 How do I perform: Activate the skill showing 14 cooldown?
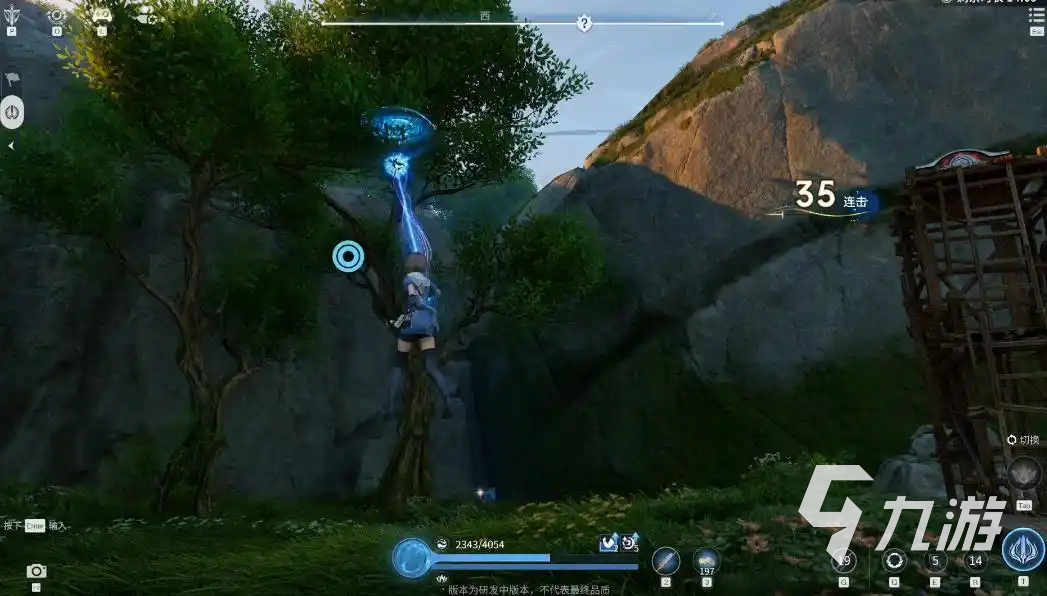pyautogui.click(x=976, y=561)
